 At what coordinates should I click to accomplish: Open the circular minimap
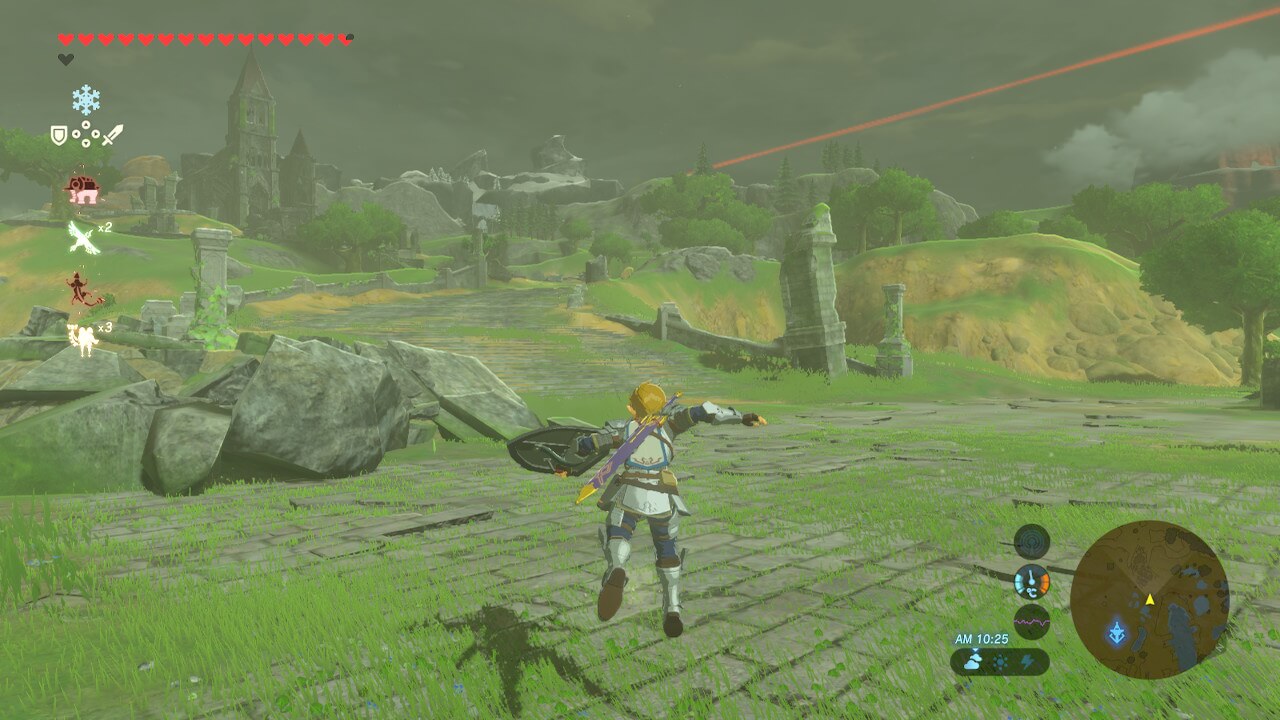(1149, 600)
